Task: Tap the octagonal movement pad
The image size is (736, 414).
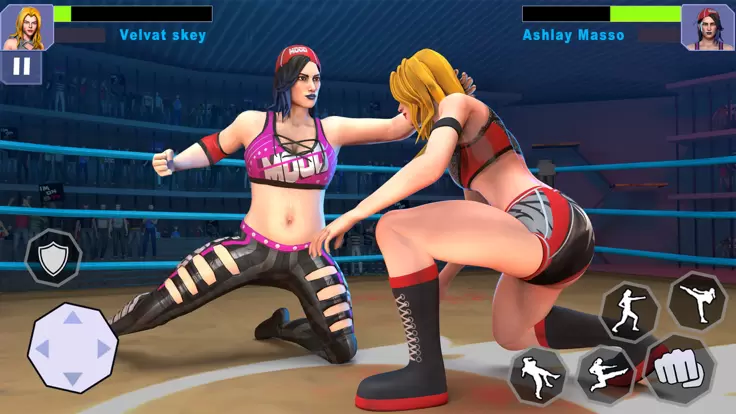Action: click(72, 348)
